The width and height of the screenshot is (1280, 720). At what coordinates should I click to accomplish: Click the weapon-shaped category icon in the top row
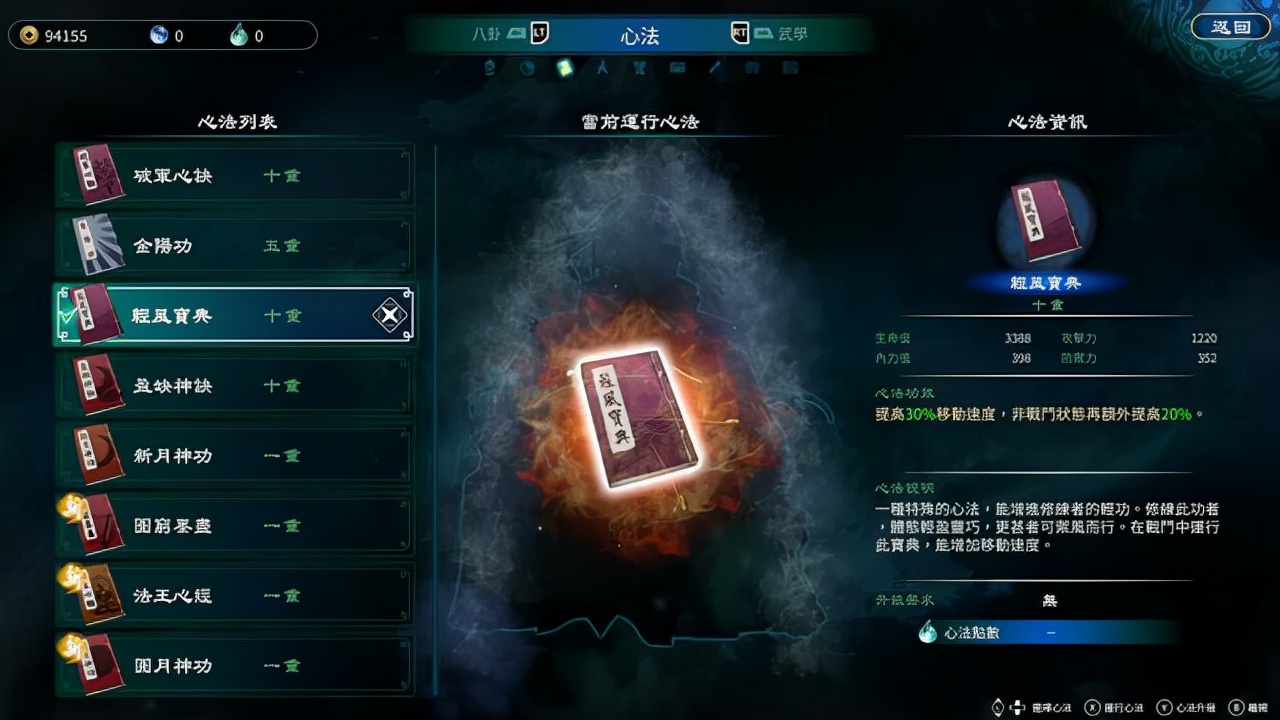point(640,67)
